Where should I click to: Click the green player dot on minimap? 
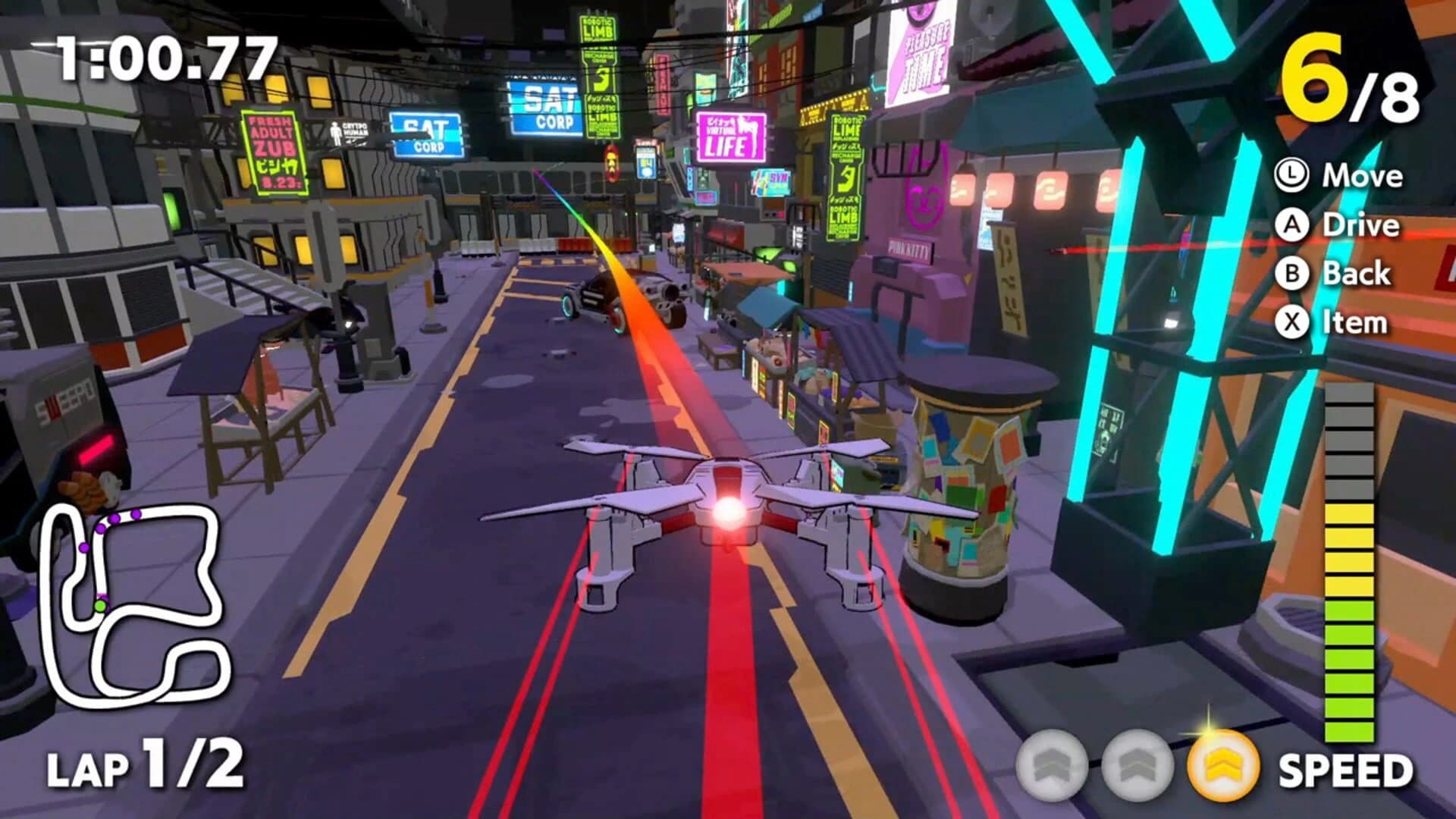[100, 606]
